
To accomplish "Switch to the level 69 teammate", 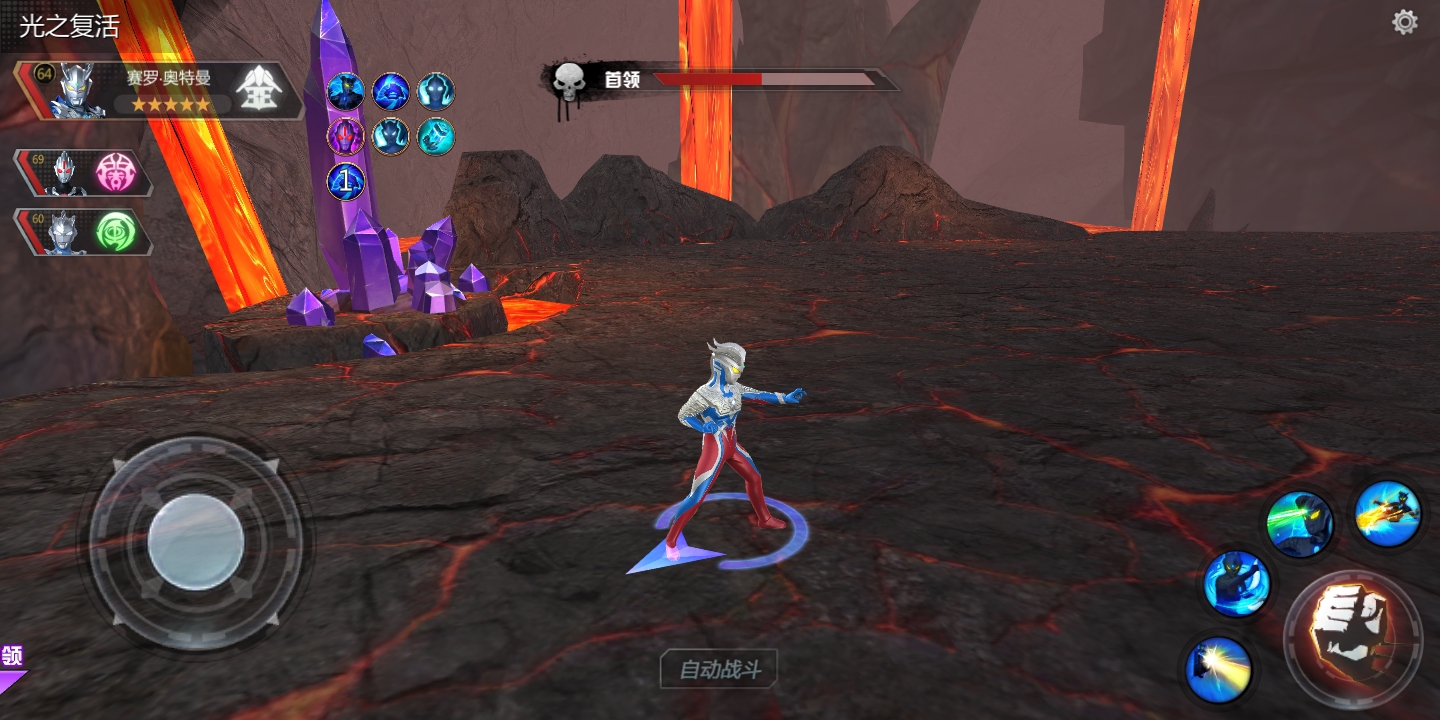I will pyautogui.click(x=84, y=174).
